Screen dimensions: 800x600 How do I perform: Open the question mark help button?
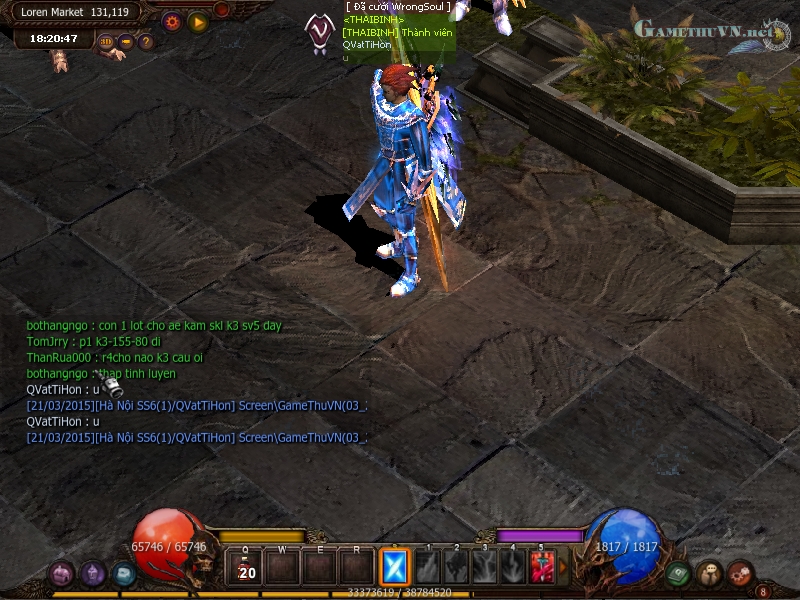click(x=146, y=42)
